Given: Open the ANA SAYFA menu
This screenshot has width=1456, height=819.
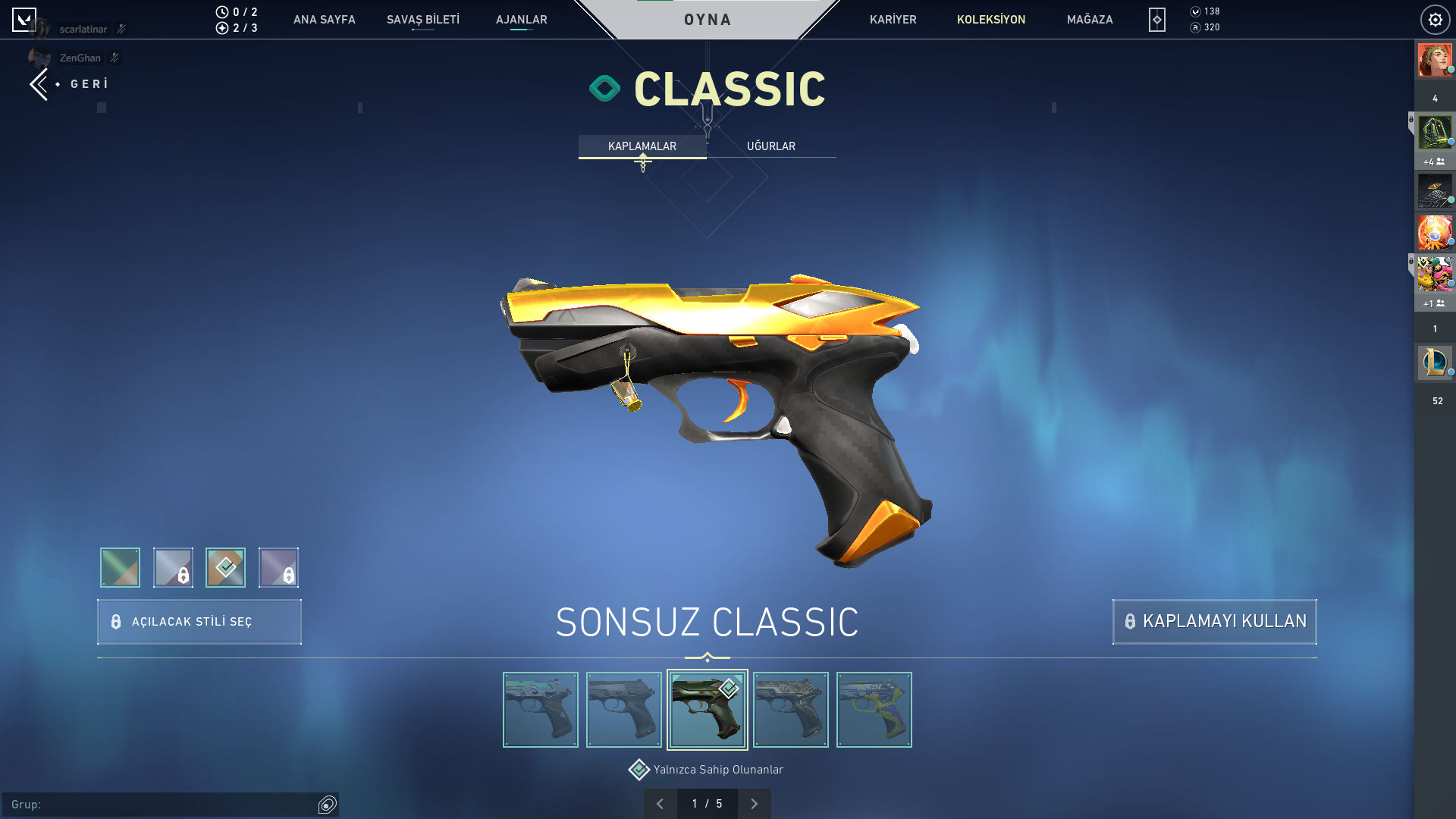Looking at the screenshot, I should [324, 20].
